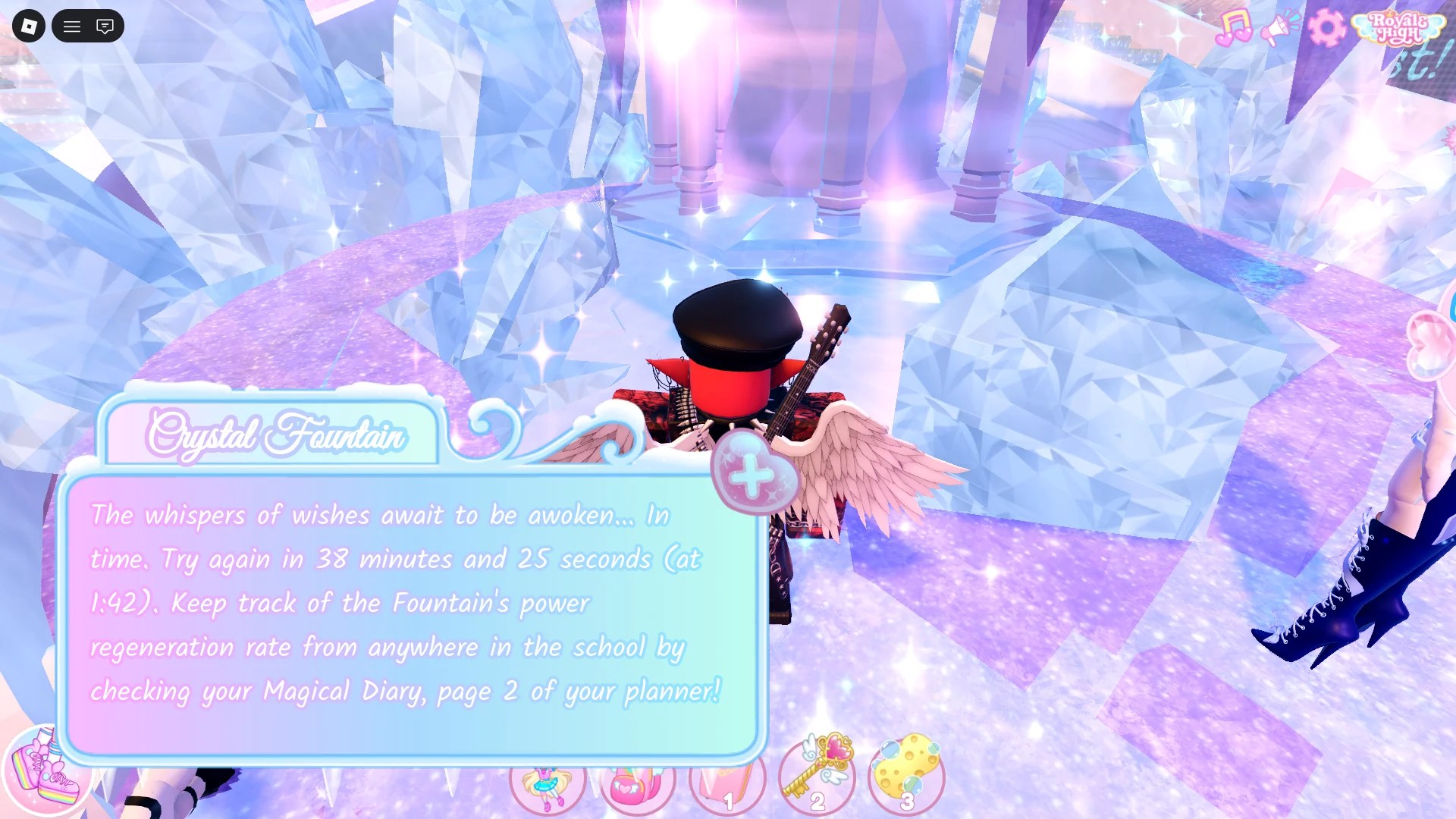Open the Roblox hamburger menu

pos(72,26)
